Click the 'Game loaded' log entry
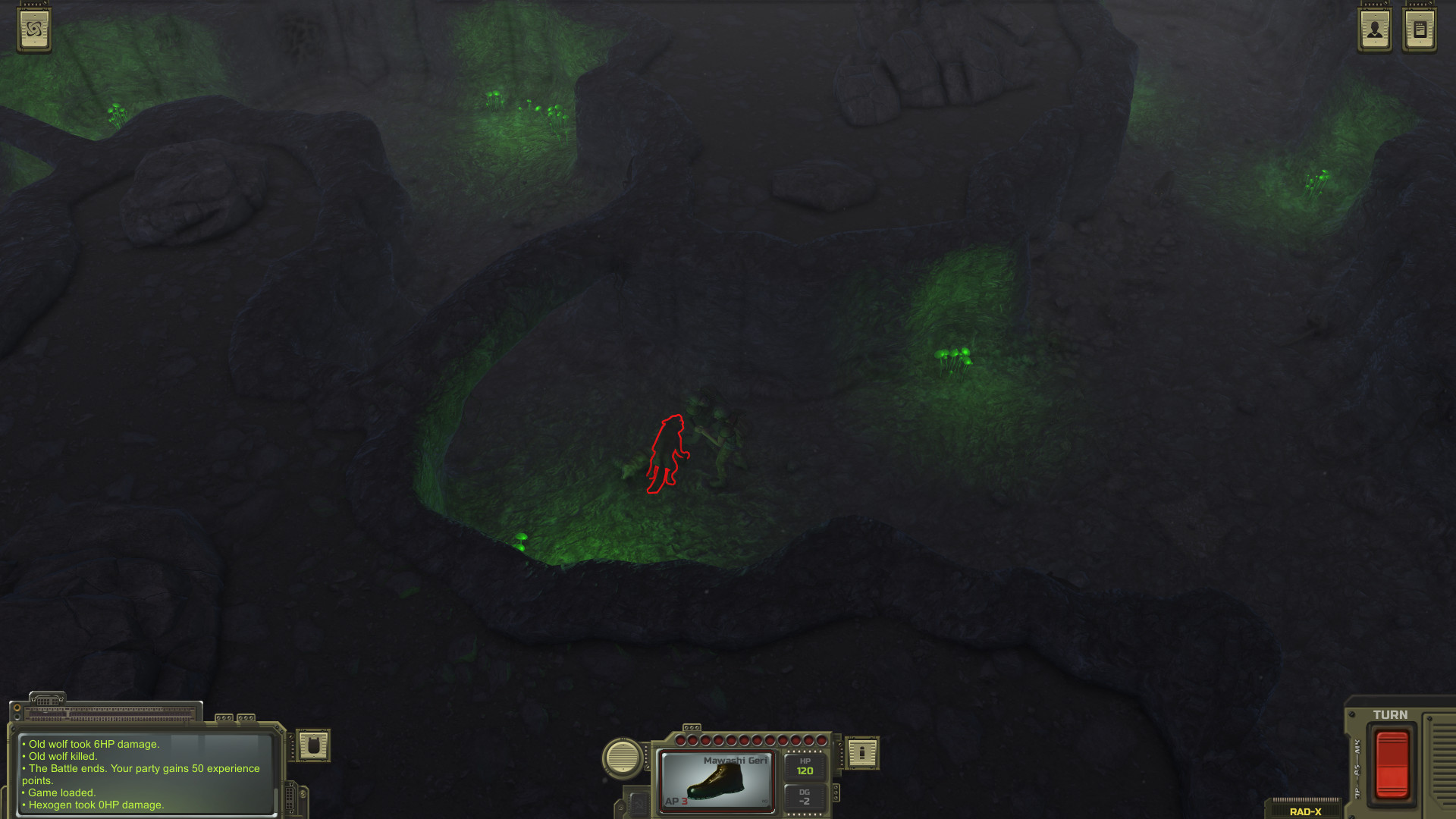Image resolution: width=1456 pixels, height=819 pixels. [x=59, y=792]
